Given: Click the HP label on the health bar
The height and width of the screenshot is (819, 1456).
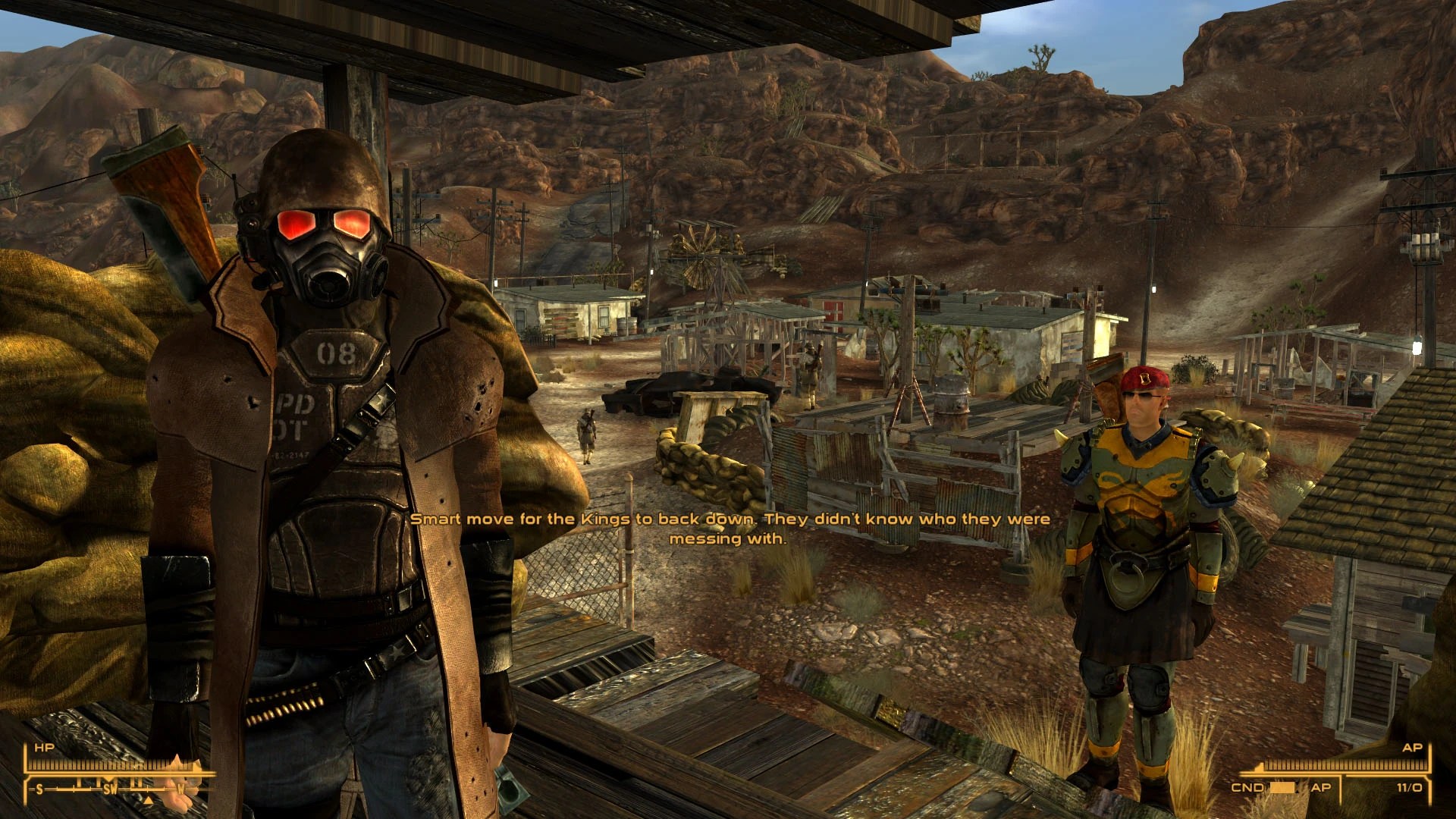Looking at the screenshot, I should tap(44, 747).
